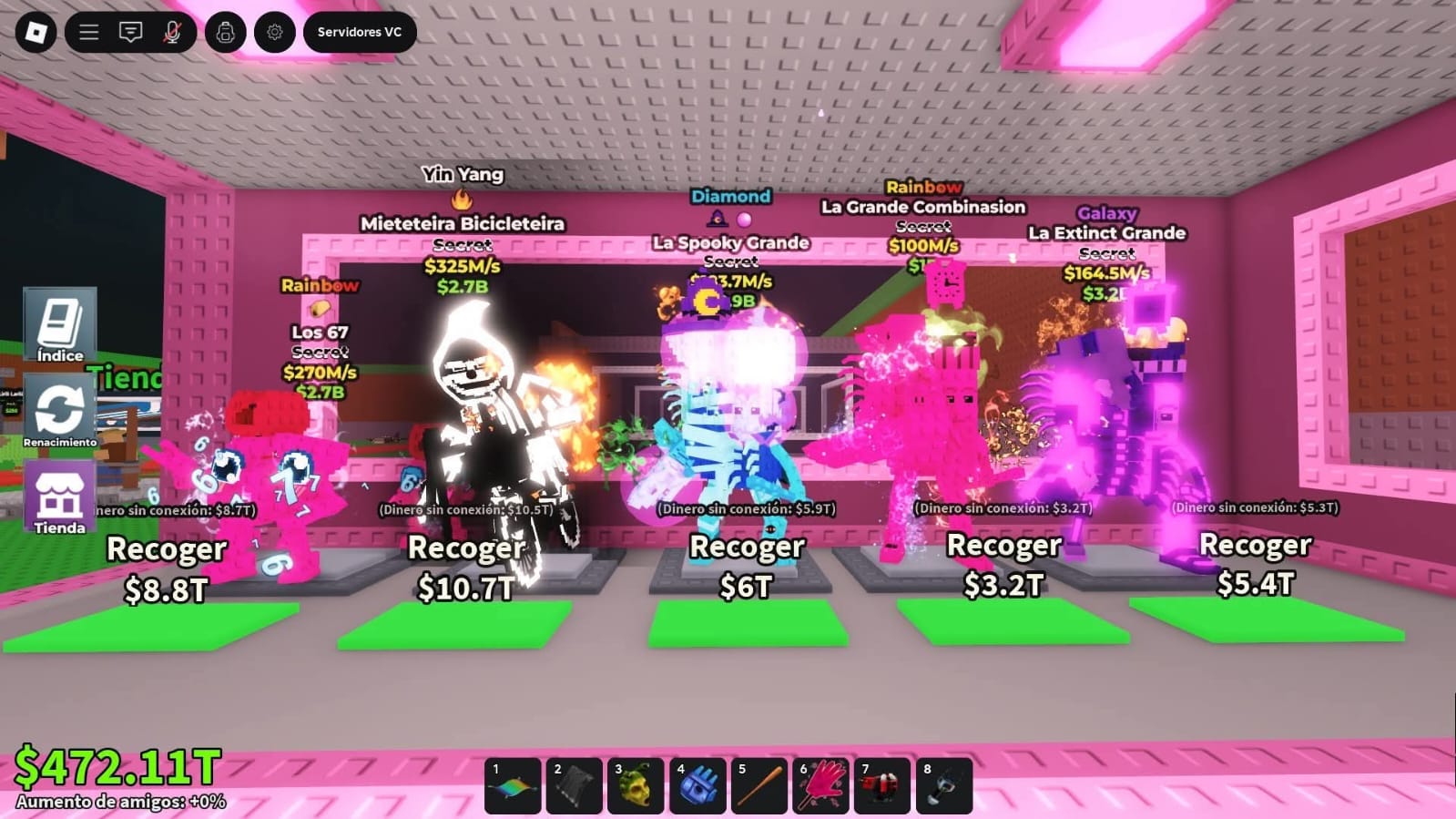Equip the blue gauntlet in slot 4
Viewport: 1456px width, 819px height.
697,785
